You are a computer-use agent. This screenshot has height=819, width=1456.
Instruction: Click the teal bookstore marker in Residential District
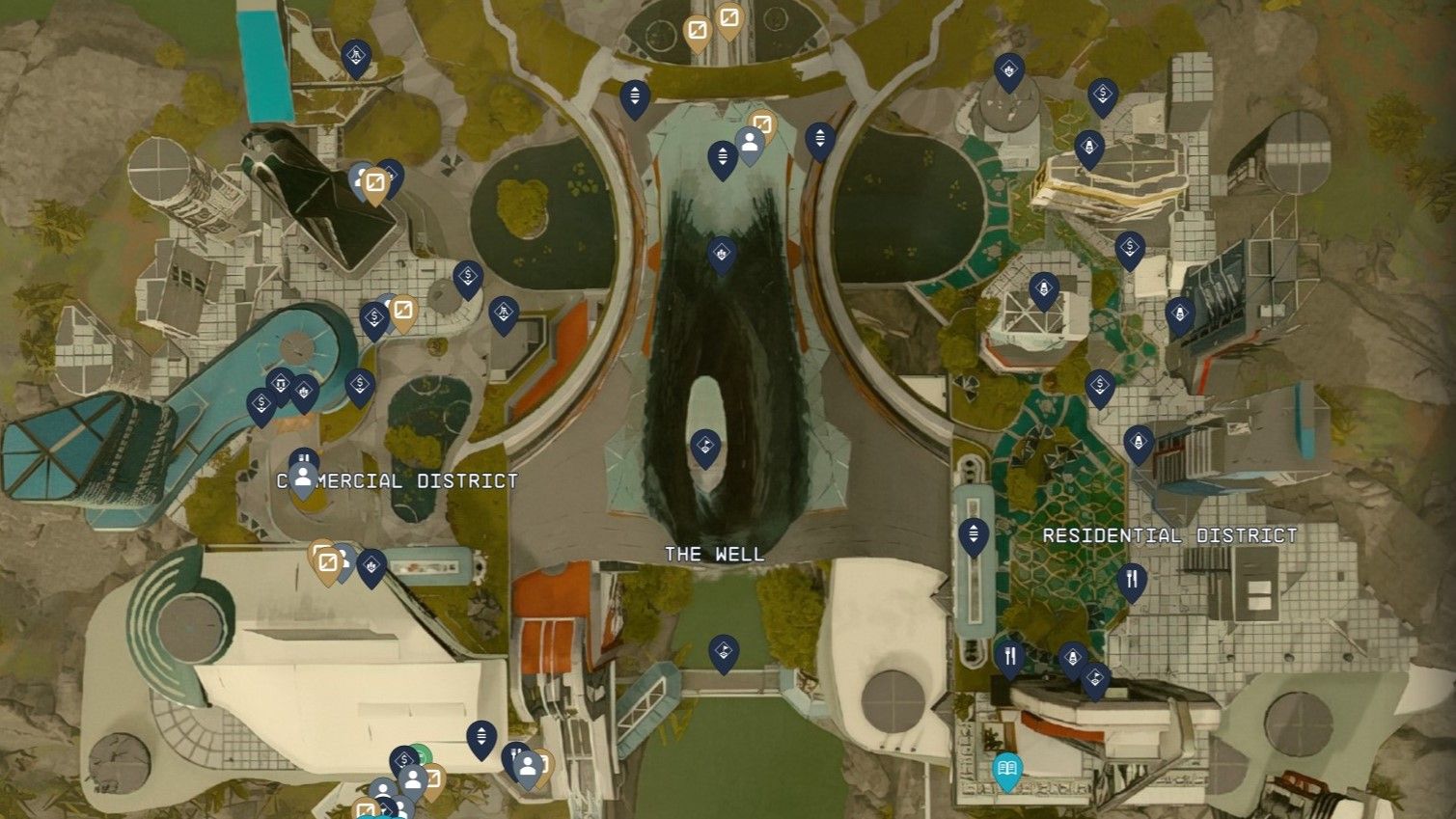click(1006, 771)
